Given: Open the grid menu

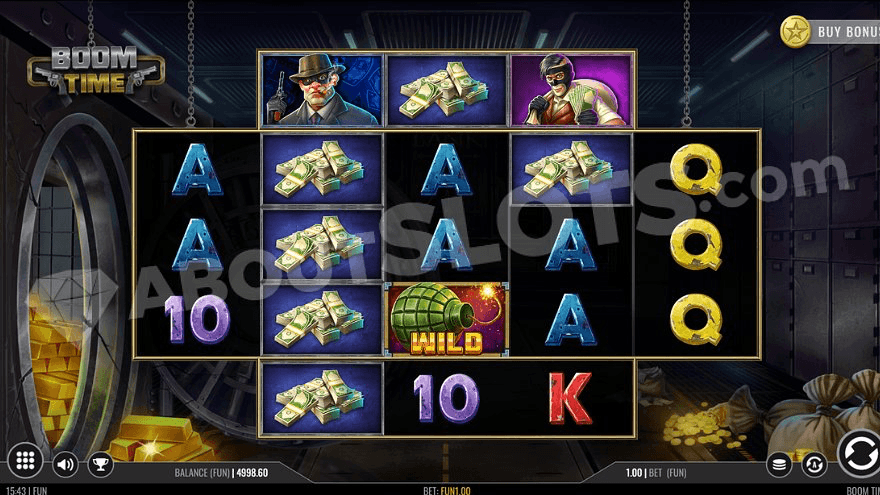Looking at the screenshot, I should tap(27, 461).
